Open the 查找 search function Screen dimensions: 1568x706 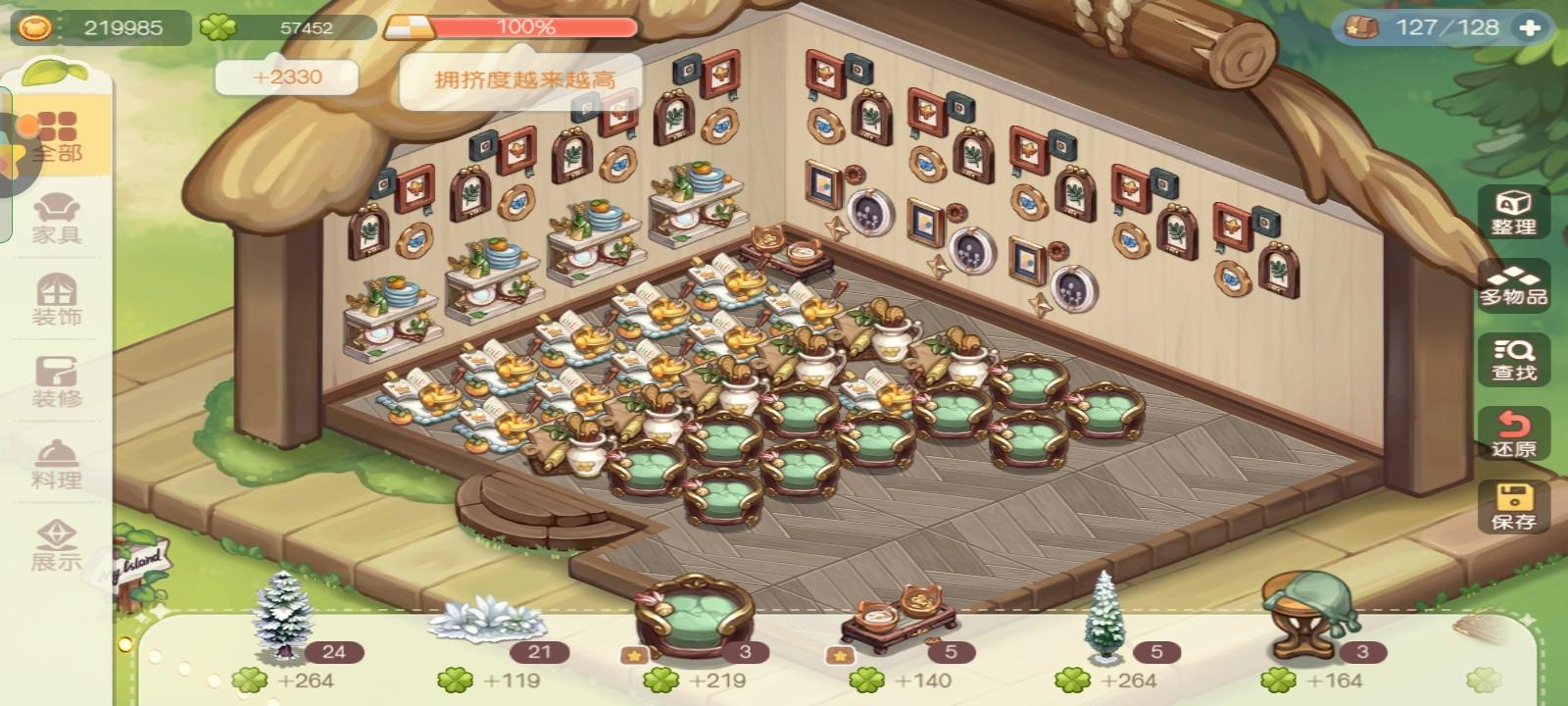(x=1515, y=361)
